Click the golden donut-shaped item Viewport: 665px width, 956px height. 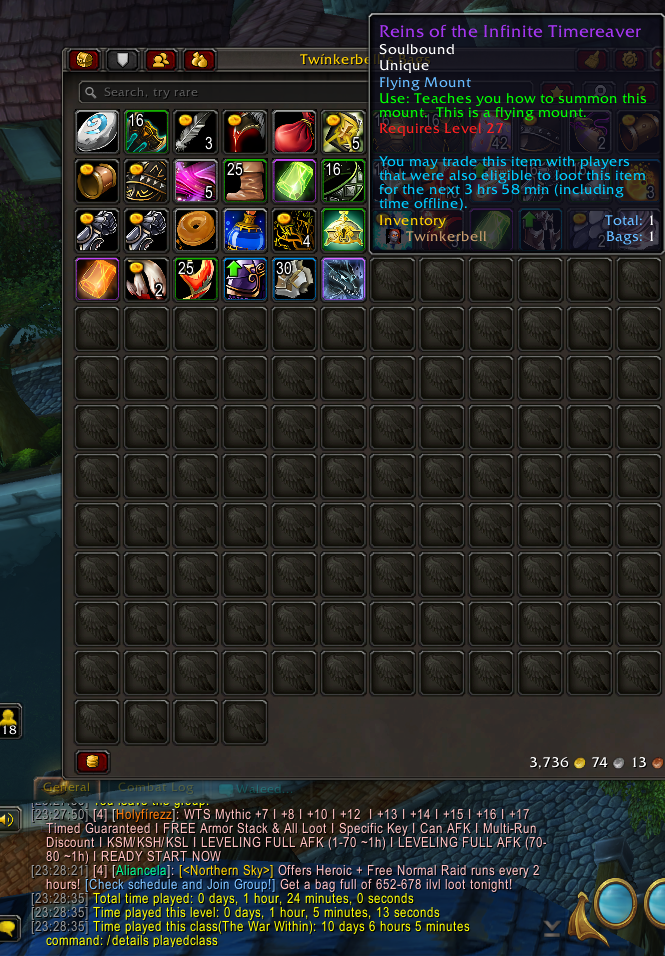point(196,230)
